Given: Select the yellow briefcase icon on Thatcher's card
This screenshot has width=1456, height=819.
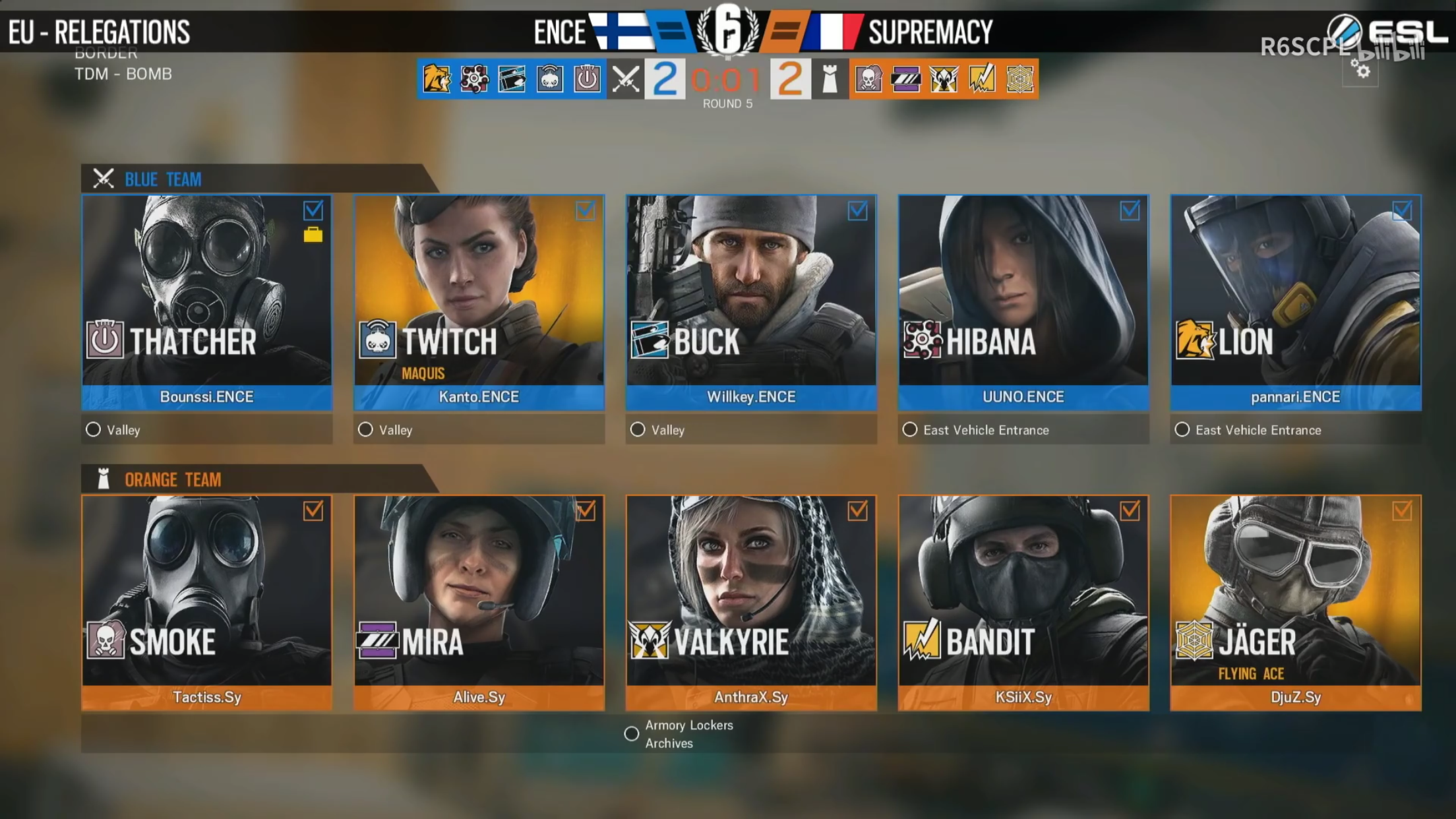Looking at the screenshot, I should (x=313, y=235).
